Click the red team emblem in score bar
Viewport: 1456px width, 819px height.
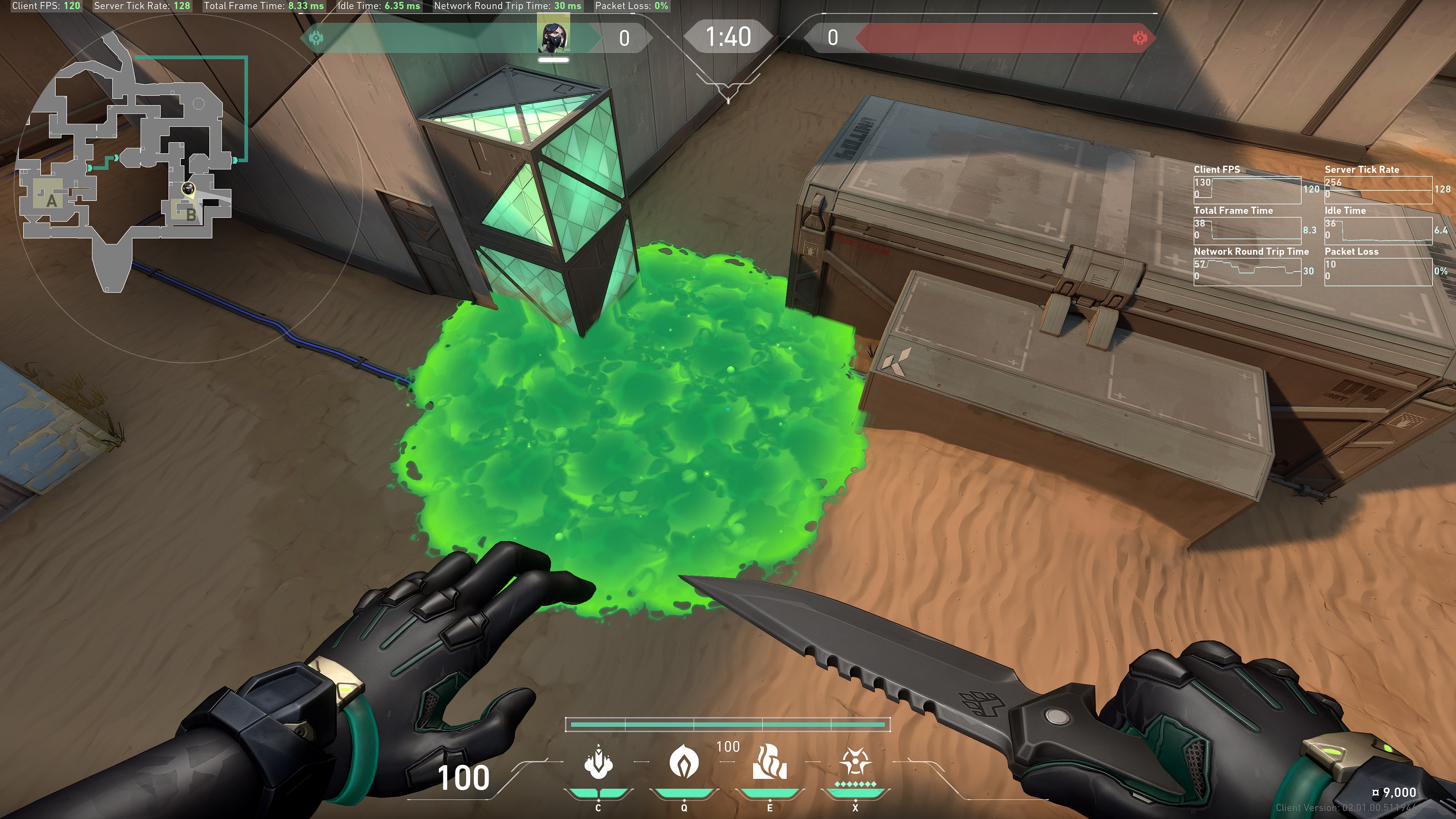coord(1139,38)
